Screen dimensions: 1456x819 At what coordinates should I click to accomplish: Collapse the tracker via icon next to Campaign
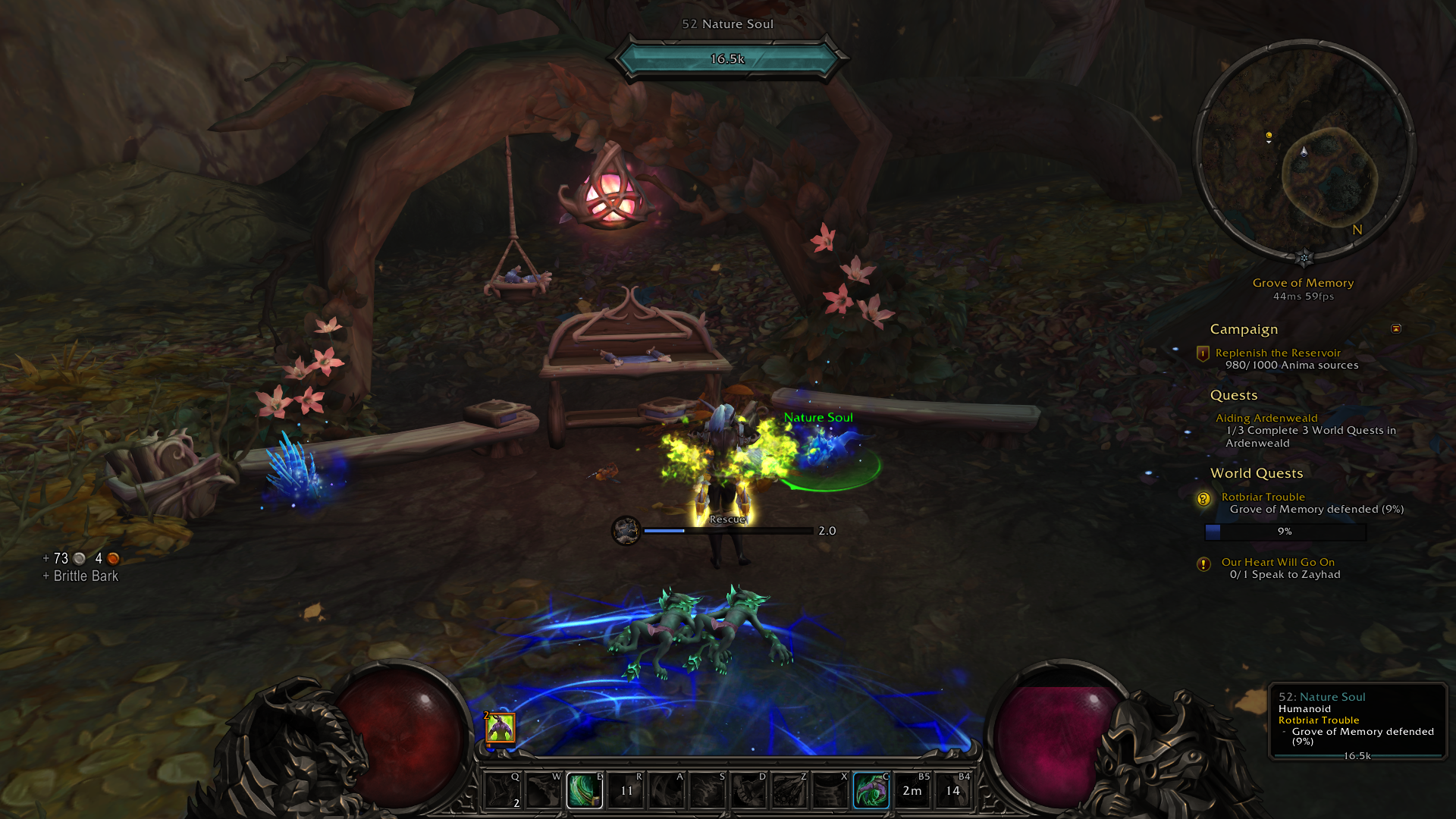coord(1397,329)
